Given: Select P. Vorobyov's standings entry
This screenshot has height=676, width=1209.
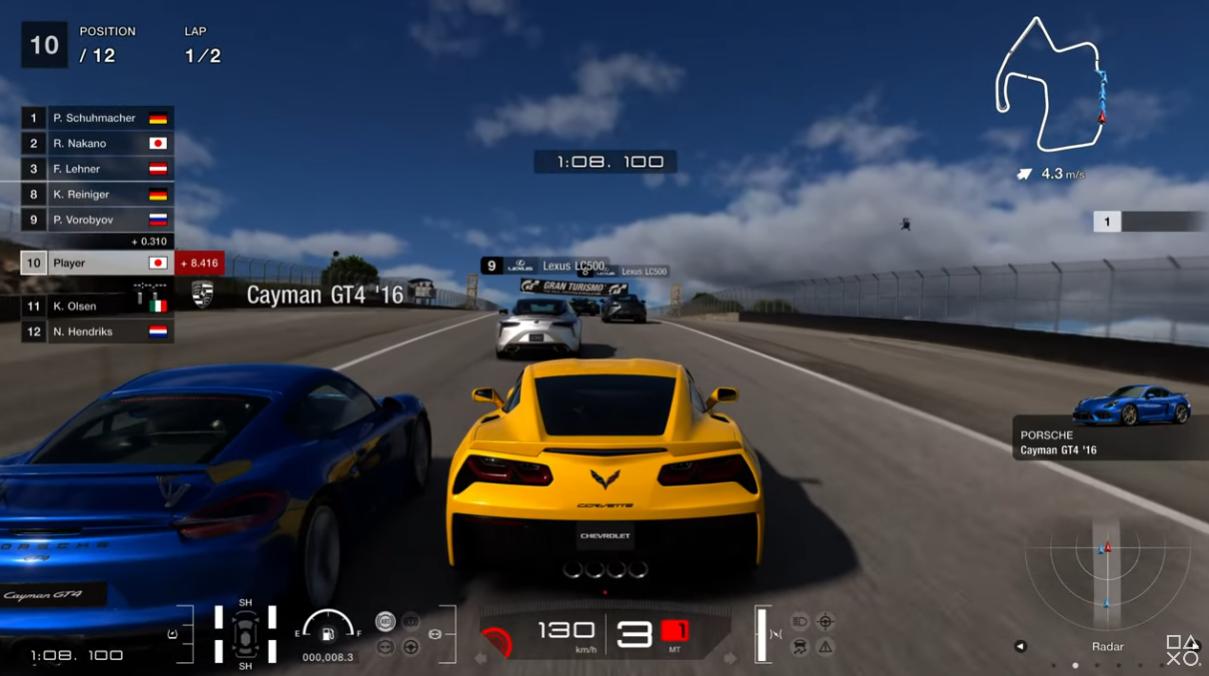Looking at the screenshot, I should [97, 219].
